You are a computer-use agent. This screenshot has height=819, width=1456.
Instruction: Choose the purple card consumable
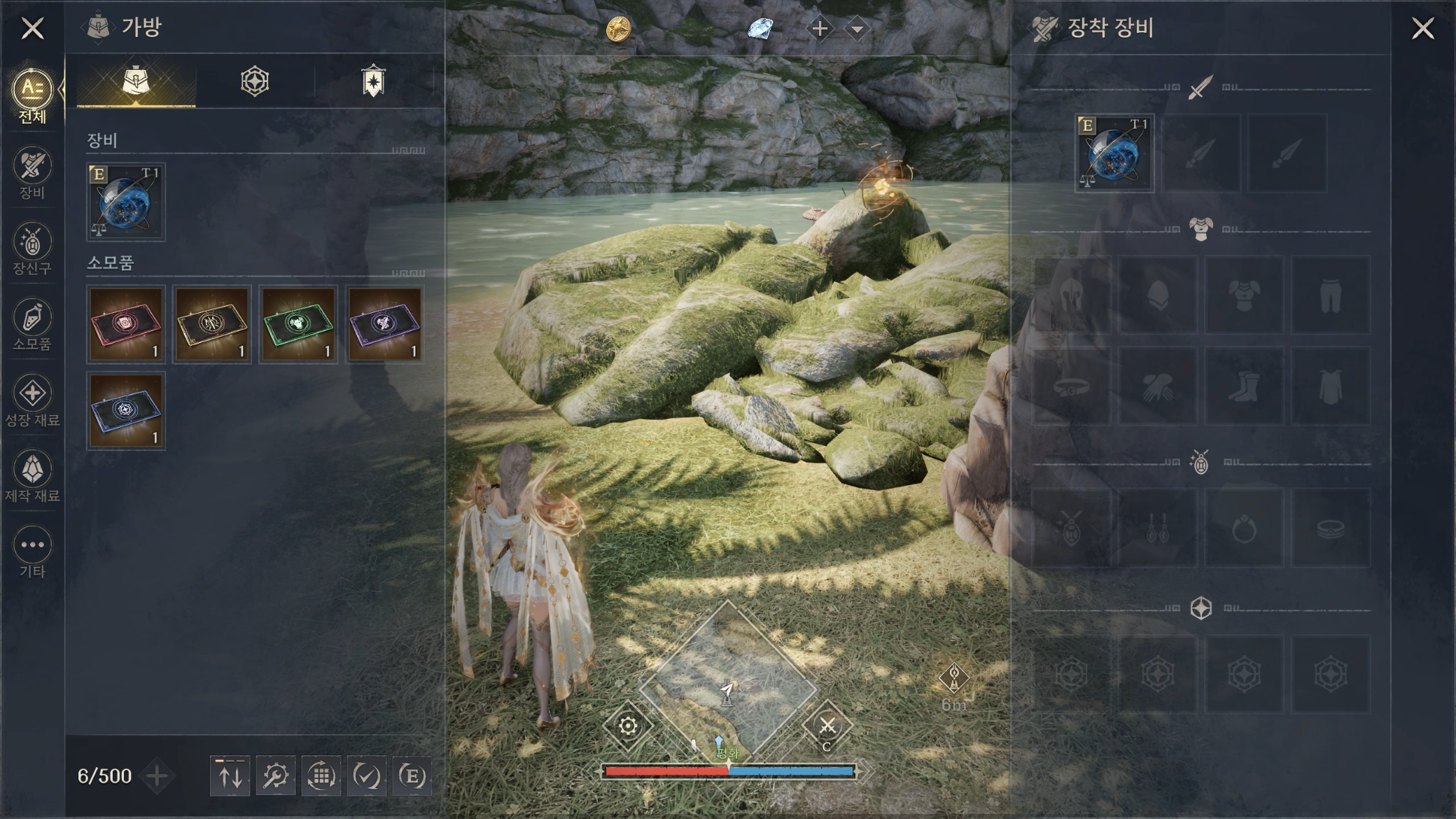pos(384,323)
